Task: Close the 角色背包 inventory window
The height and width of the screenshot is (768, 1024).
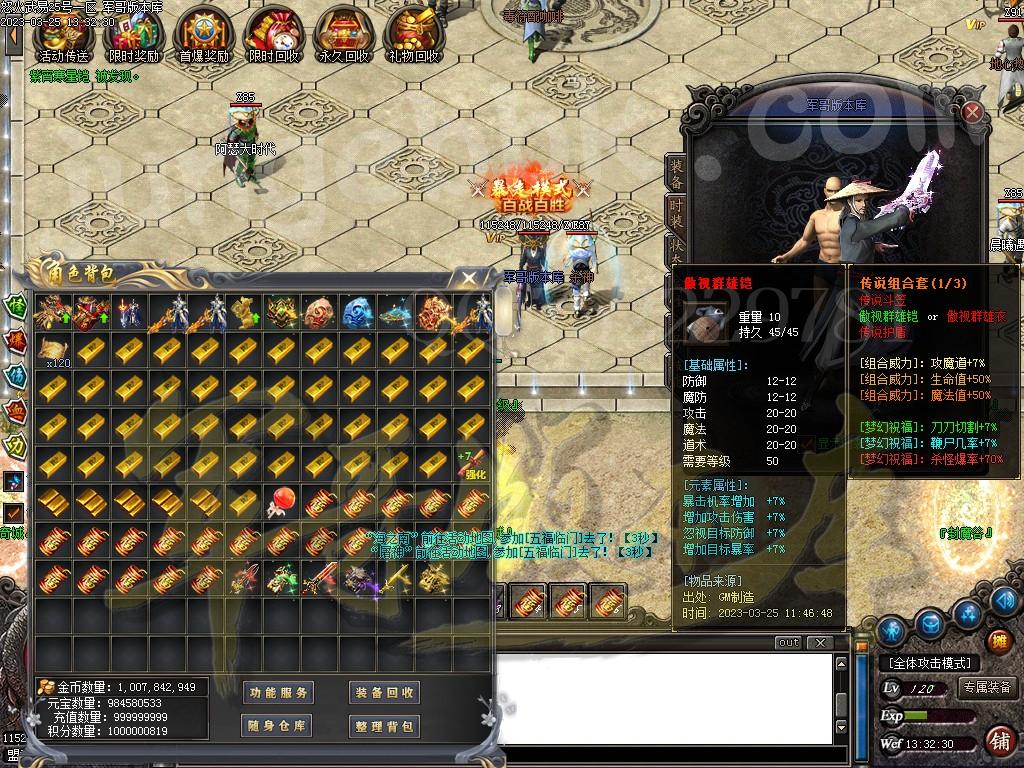Action: coord(469,278)
